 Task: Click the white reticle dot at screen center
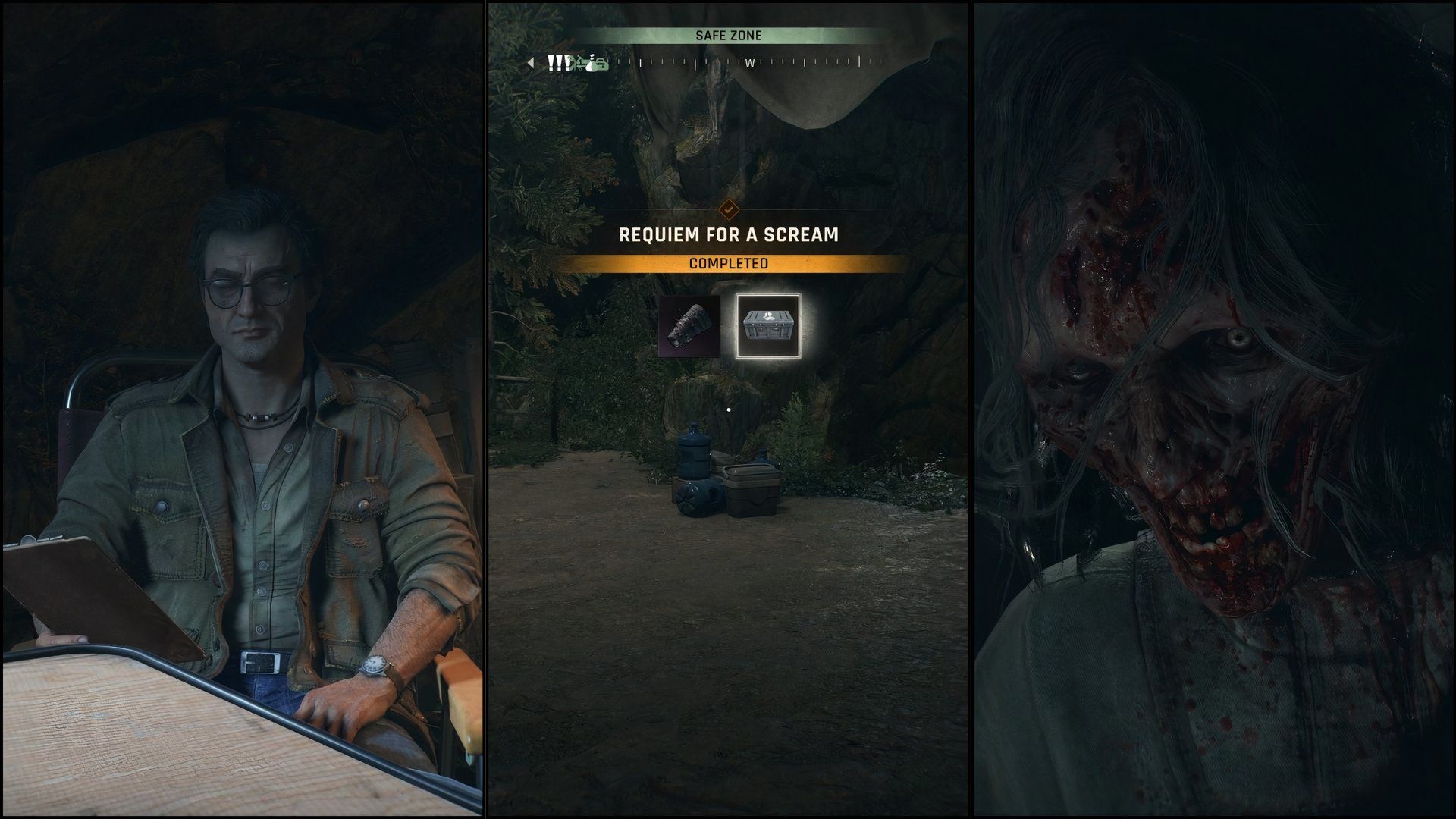pyautogui.click(x=729, y=408)
